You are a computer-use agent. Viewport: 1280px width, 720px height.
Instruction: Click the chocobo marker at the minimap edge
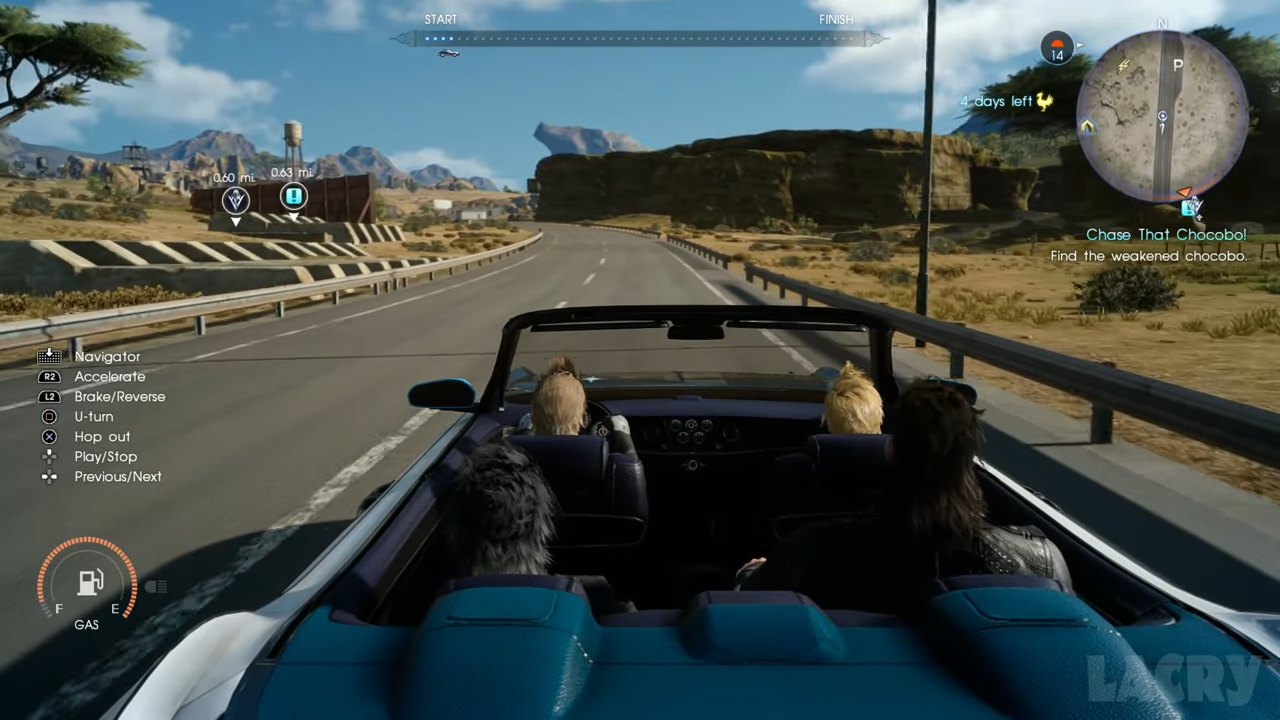(1192, 207)
